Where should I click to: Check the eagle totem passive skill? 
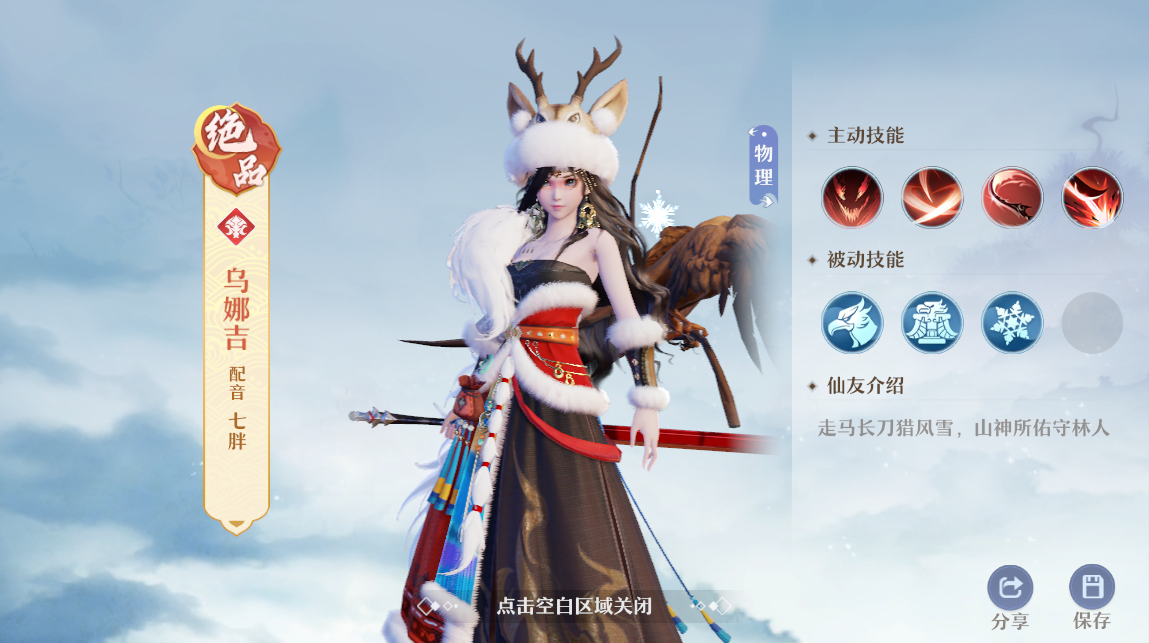(x=932, y=323)
